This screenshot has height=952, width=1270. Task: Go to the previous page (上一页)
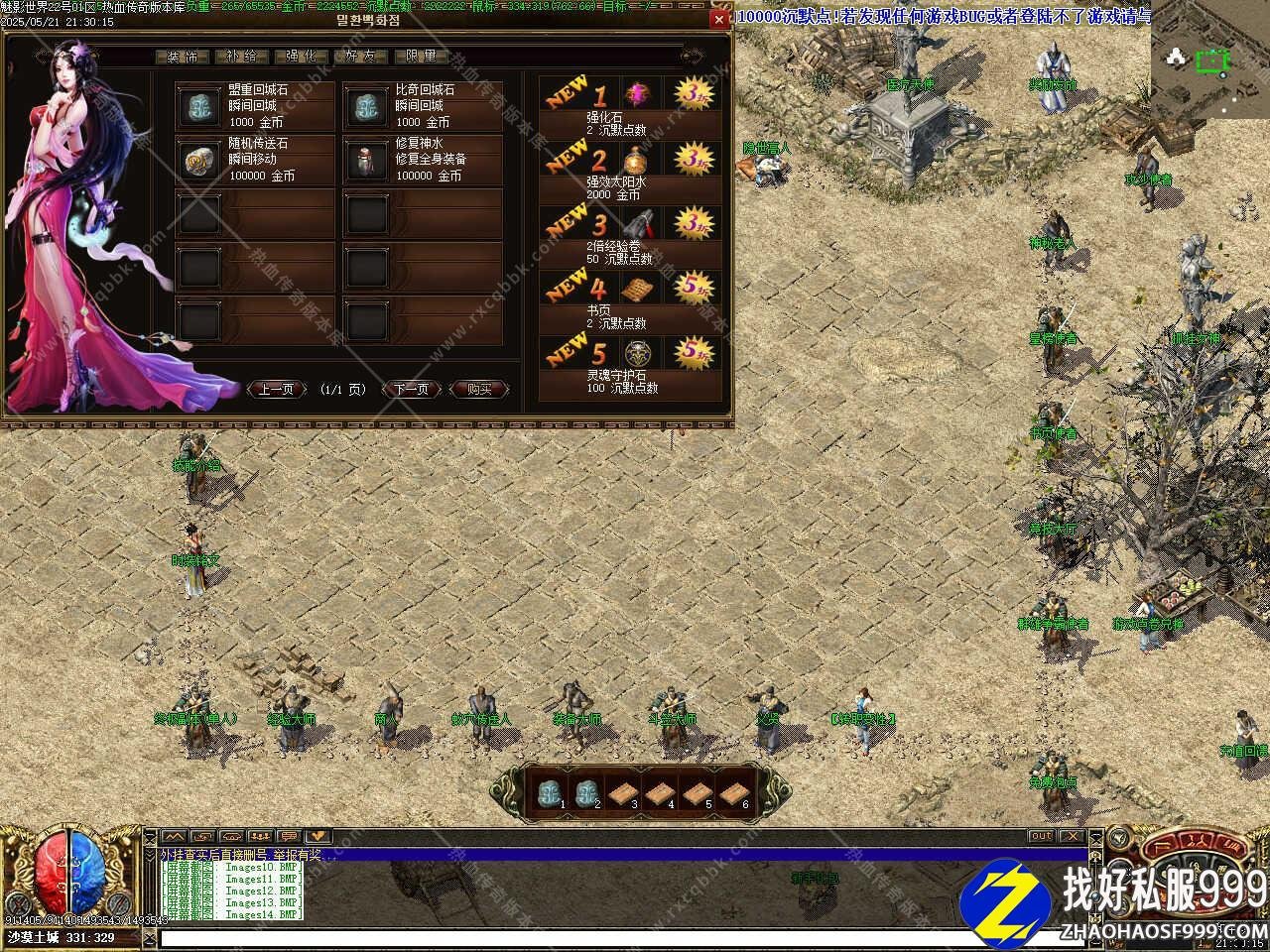point(277,390)
